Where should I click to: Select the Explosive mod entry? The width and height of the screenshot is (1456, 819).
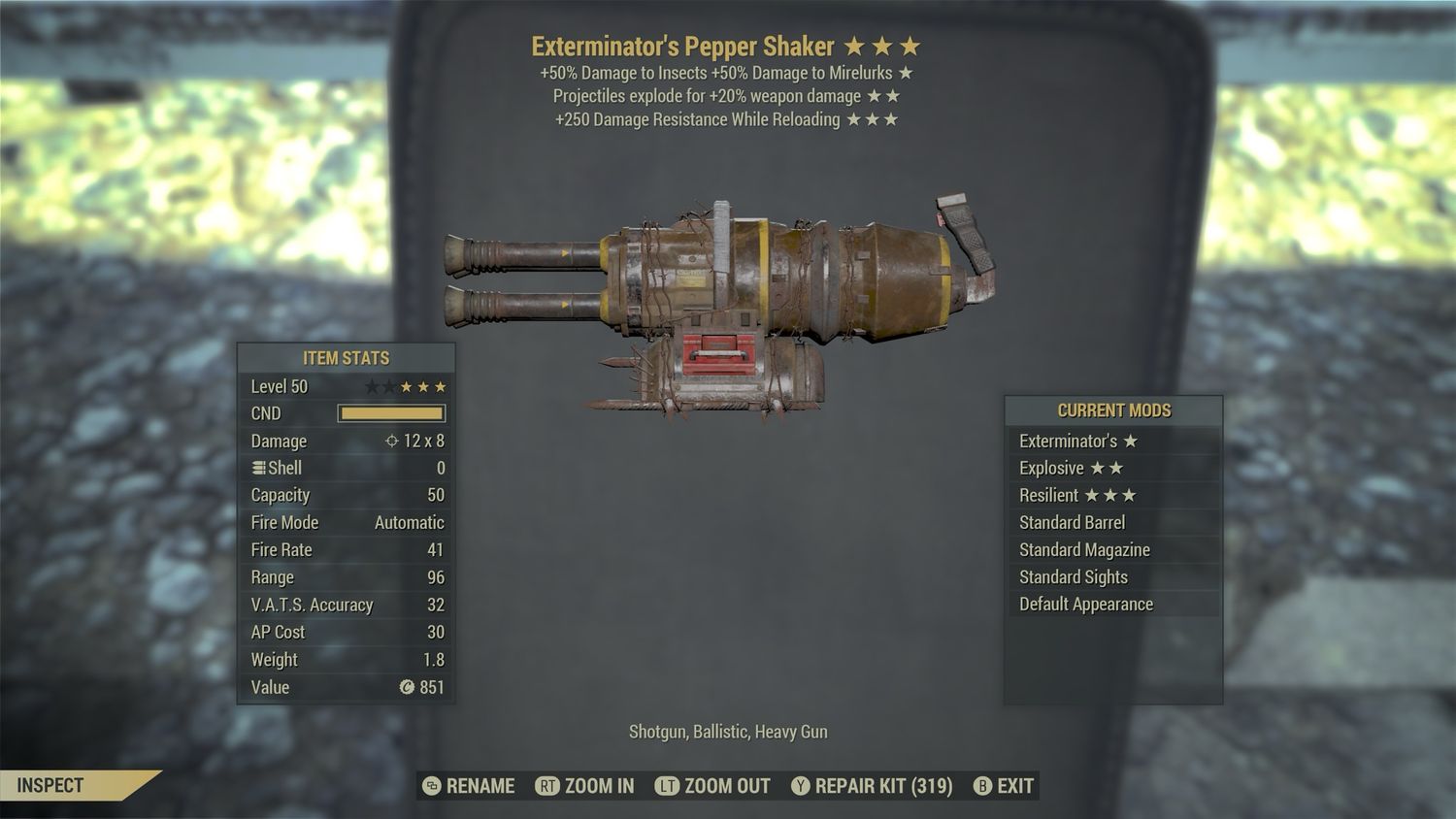pyautogui.click(x=1112, y=468)
